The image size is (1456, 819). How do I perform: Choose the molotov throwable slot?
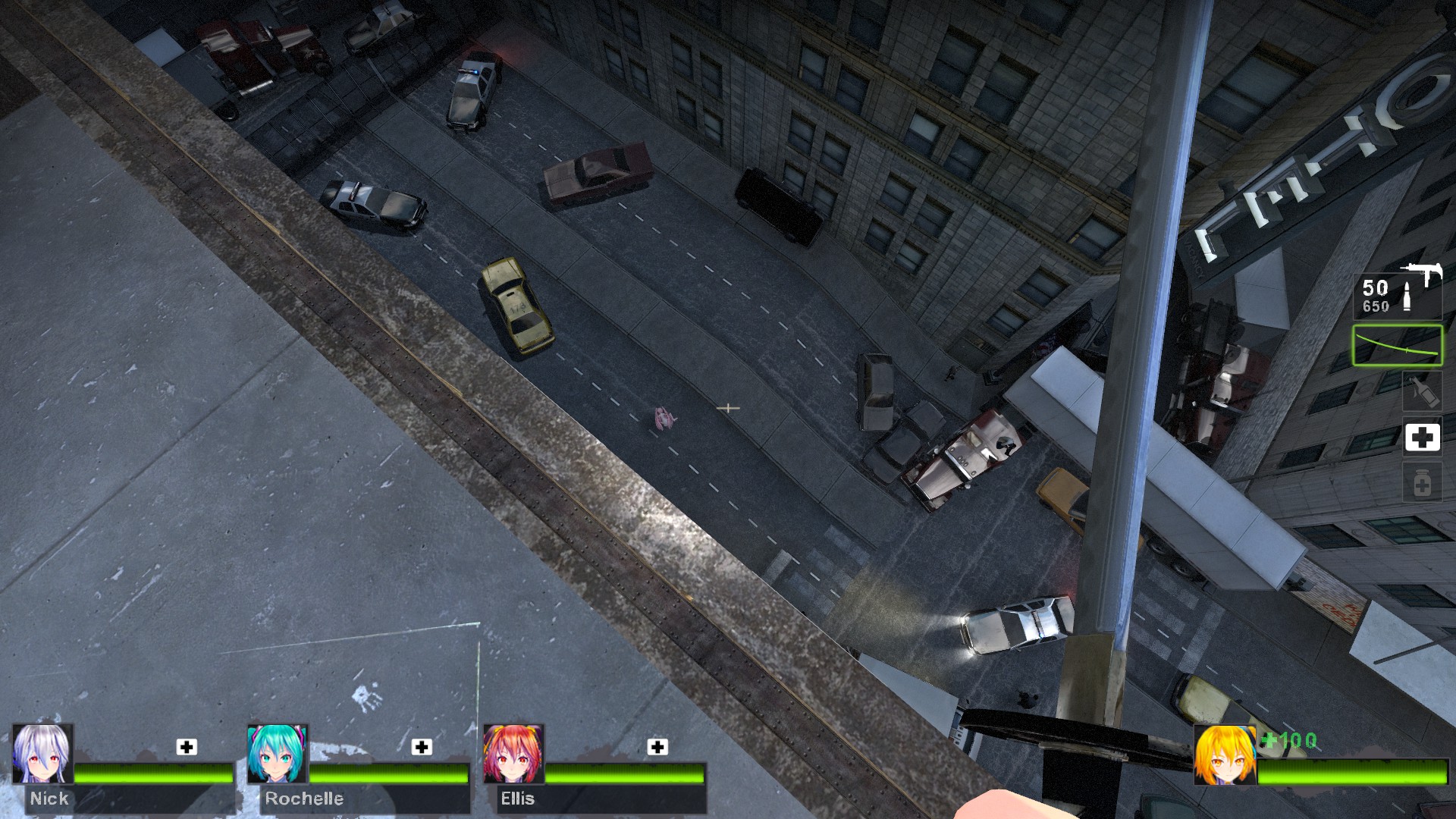click(x=1422, y=391)
